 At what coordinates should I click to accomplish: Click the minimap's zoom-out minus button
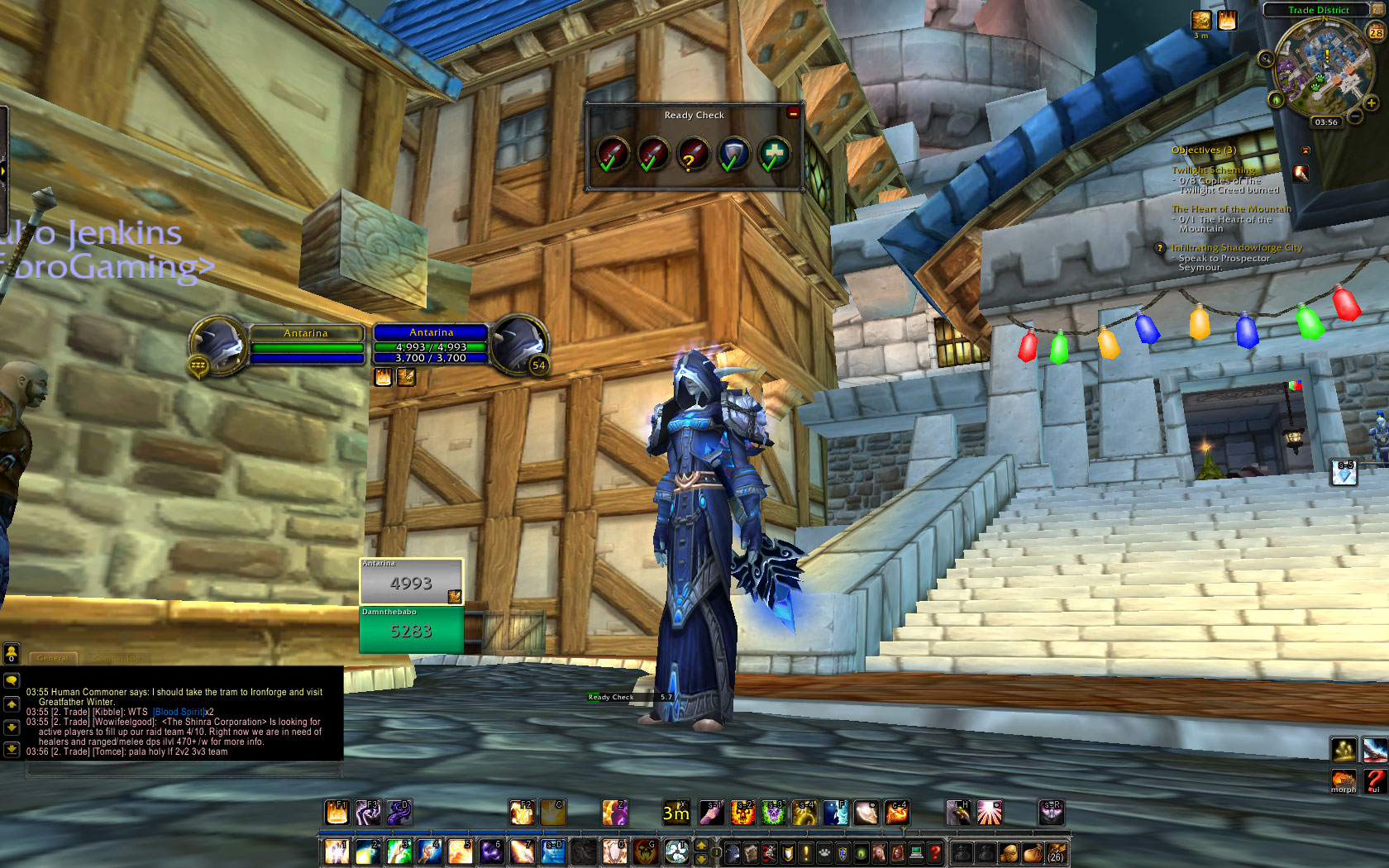[1356, 117]
